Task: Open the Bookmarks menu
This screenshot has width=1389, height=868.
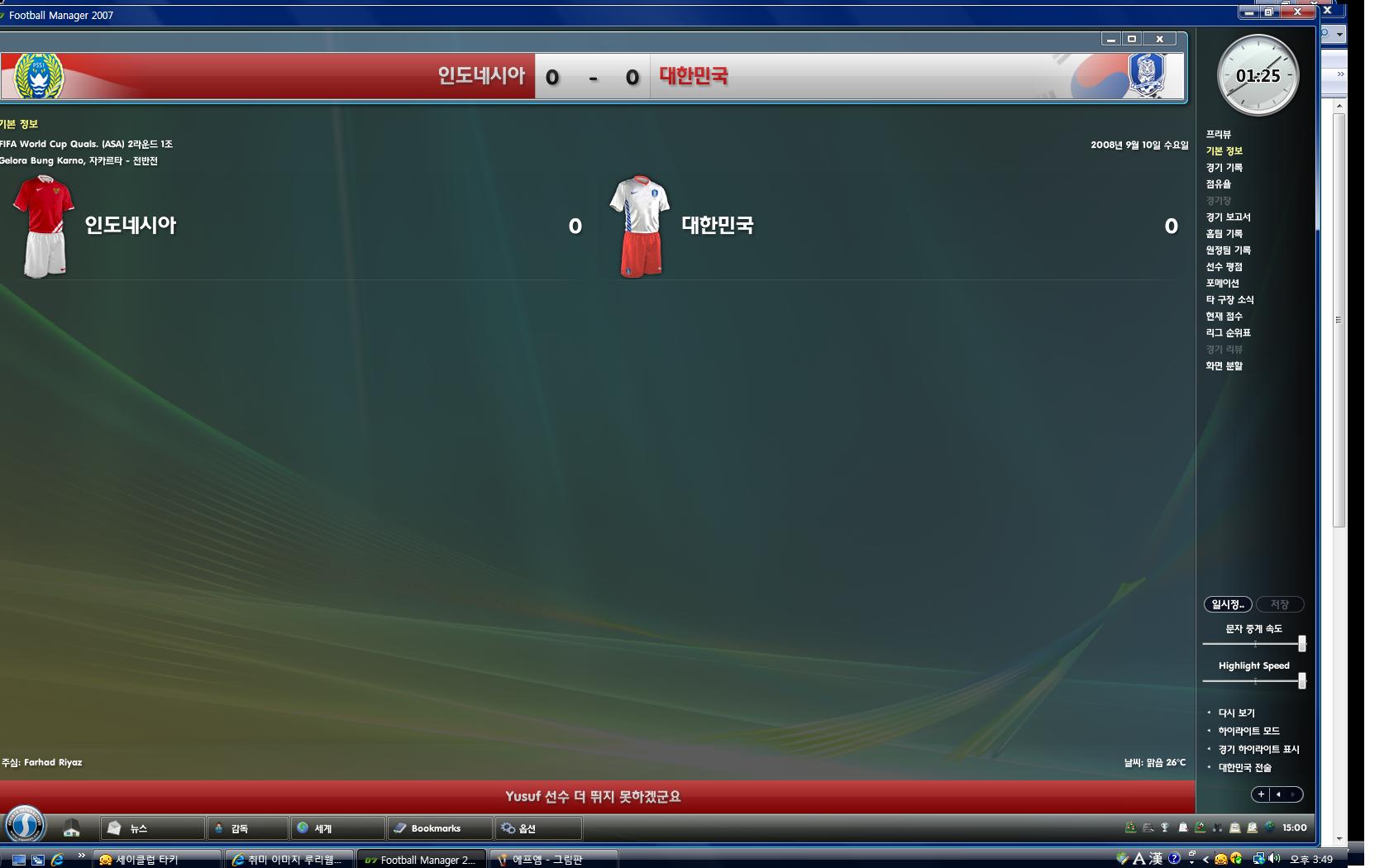Action: (x=439, y=827)
